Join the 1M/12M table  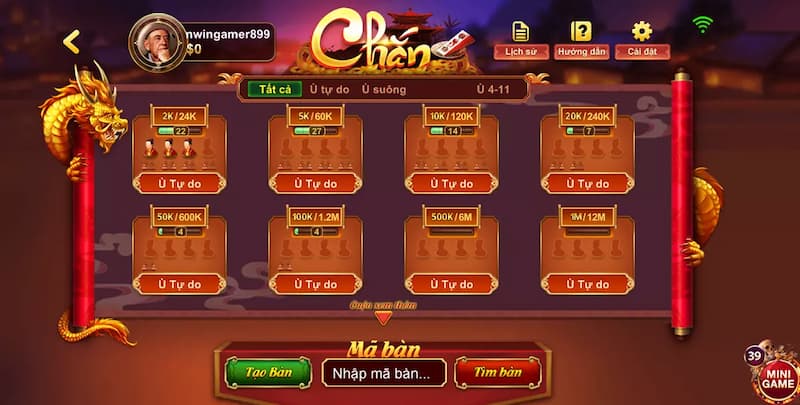tap(587, 284)
